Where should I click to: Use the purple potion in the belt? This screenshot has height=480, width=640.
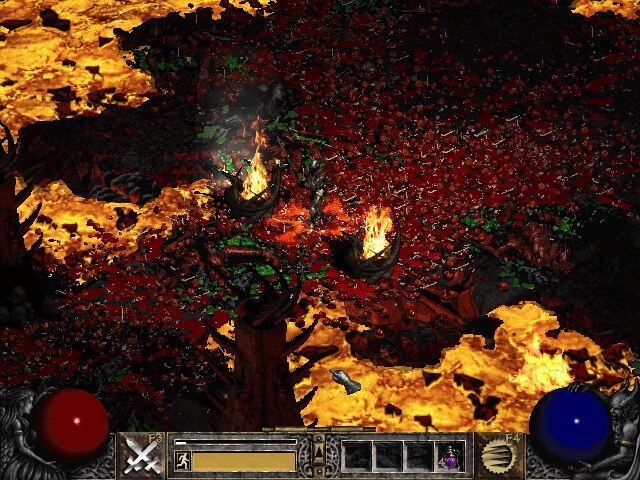coord(450,457)
